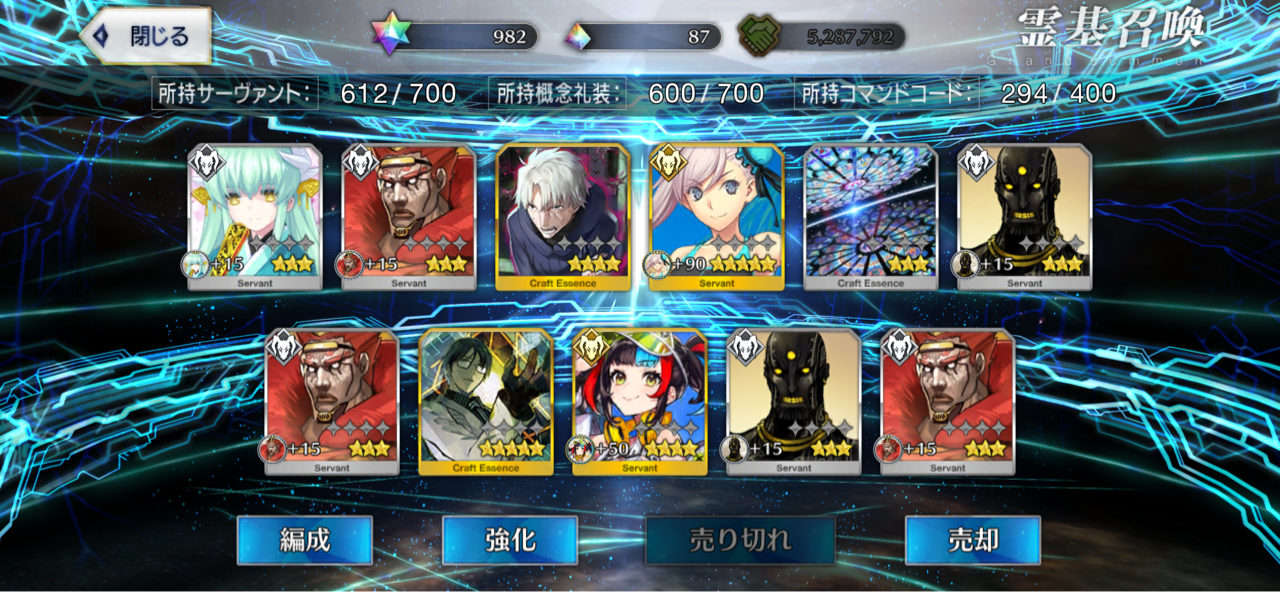Open the 強化 enhancement menu

point(510,541)
